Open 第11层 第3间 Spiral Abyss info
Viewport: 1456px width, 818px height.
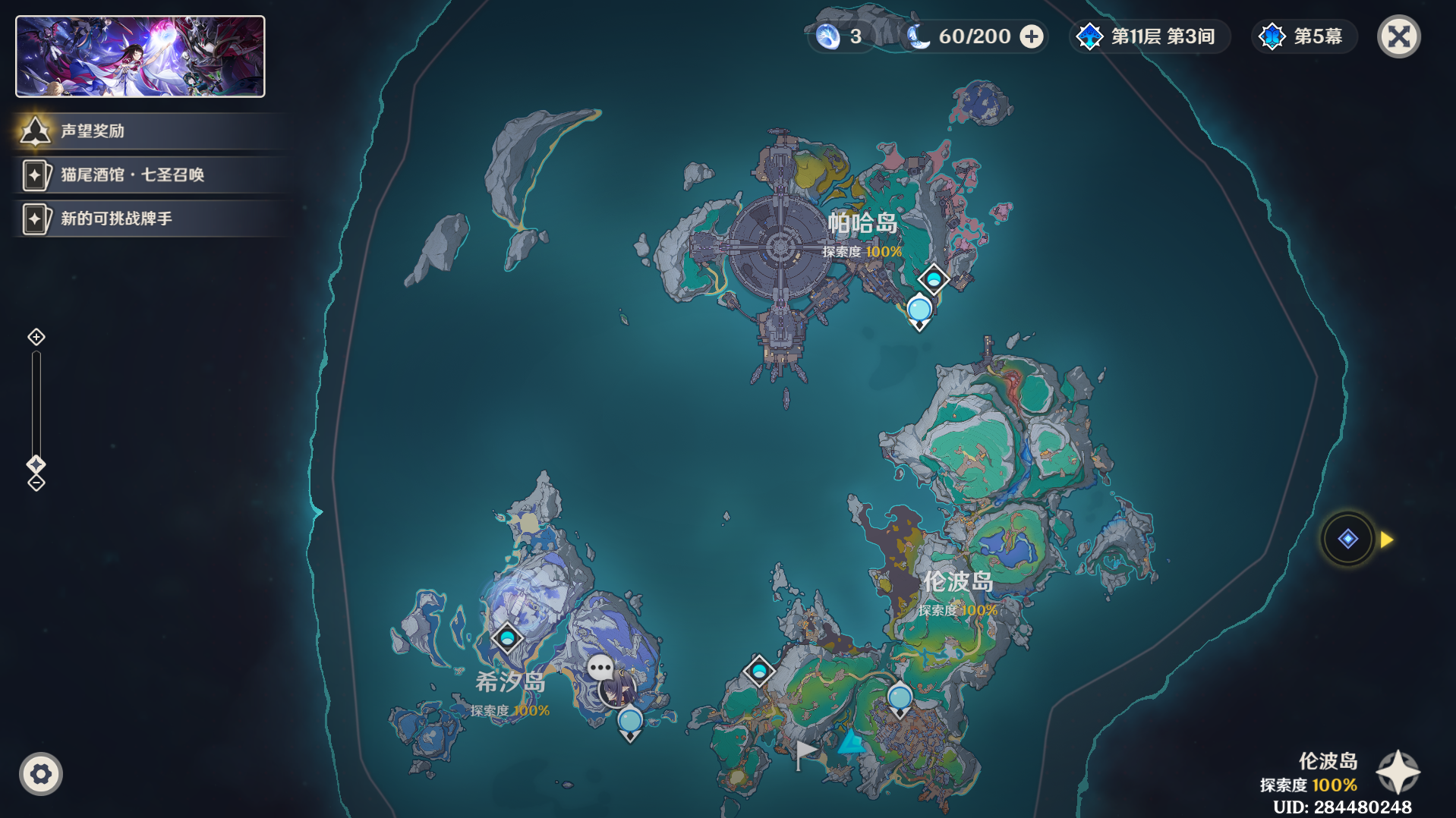(1149, 36)
